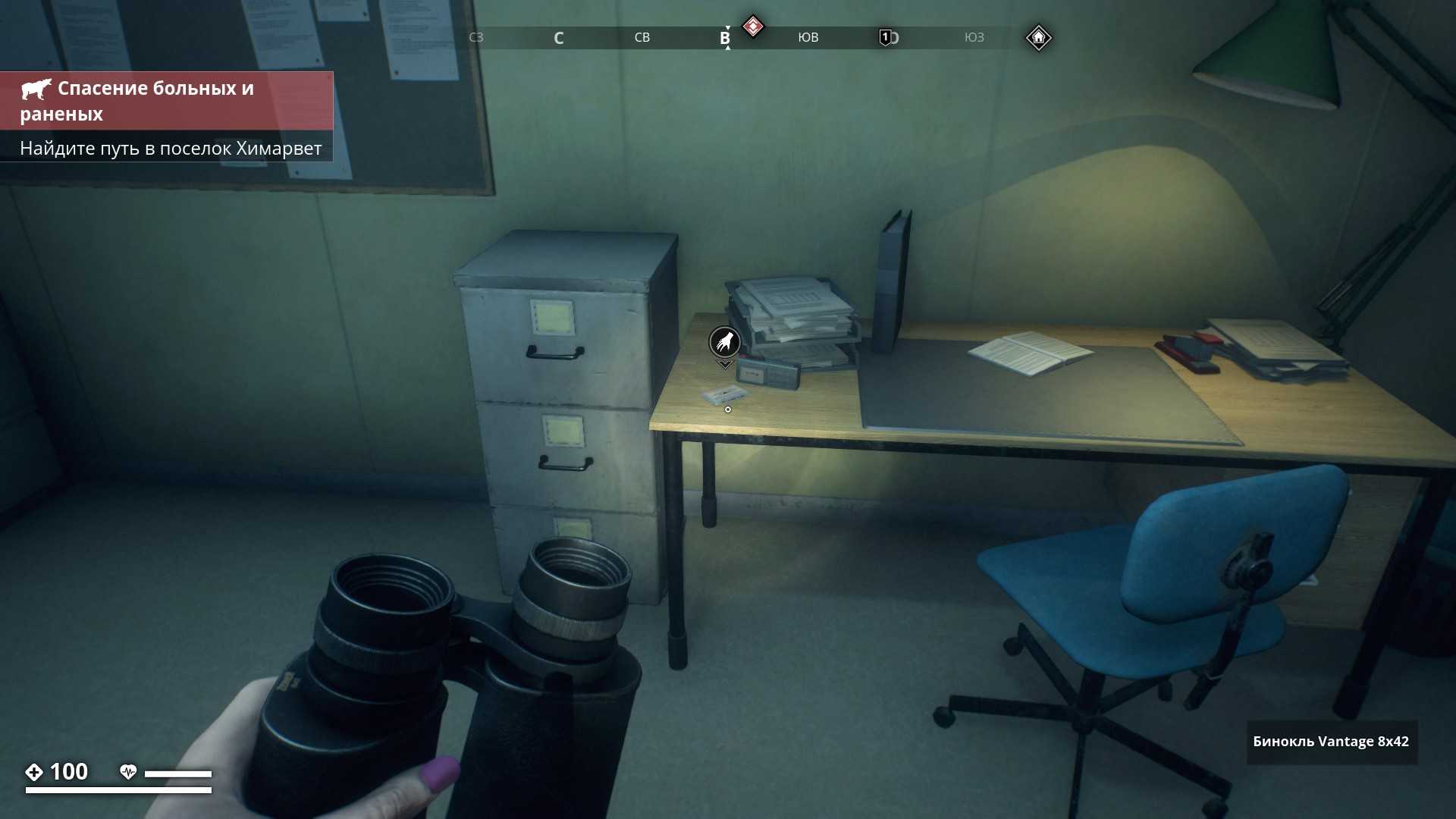Activate the hand interaction icon above the desk
Viewport: 1456px width, 819px height.
[x=724, y=343]
